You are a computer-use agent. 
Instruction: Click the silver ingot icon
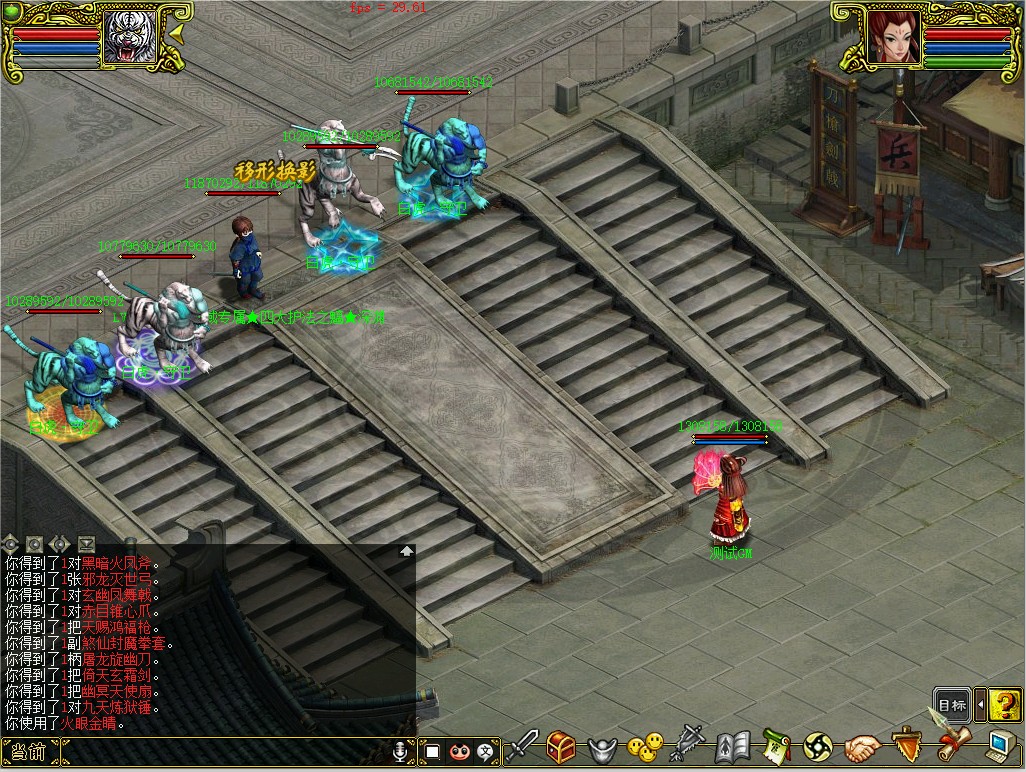click(602, 746)
